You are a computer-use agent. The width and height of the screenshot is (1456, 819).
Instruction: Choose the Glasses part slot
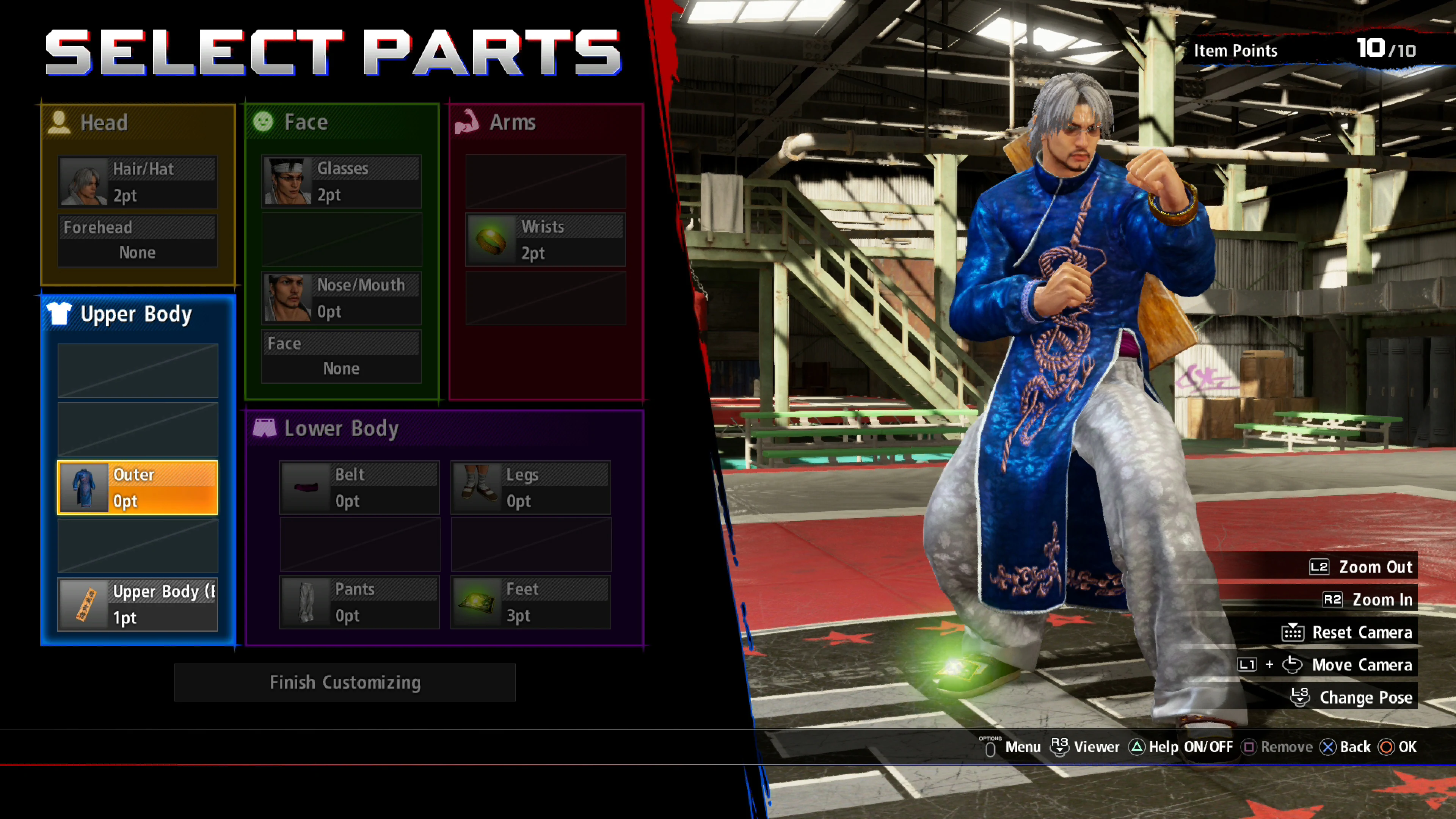click(x=341, y=182)
